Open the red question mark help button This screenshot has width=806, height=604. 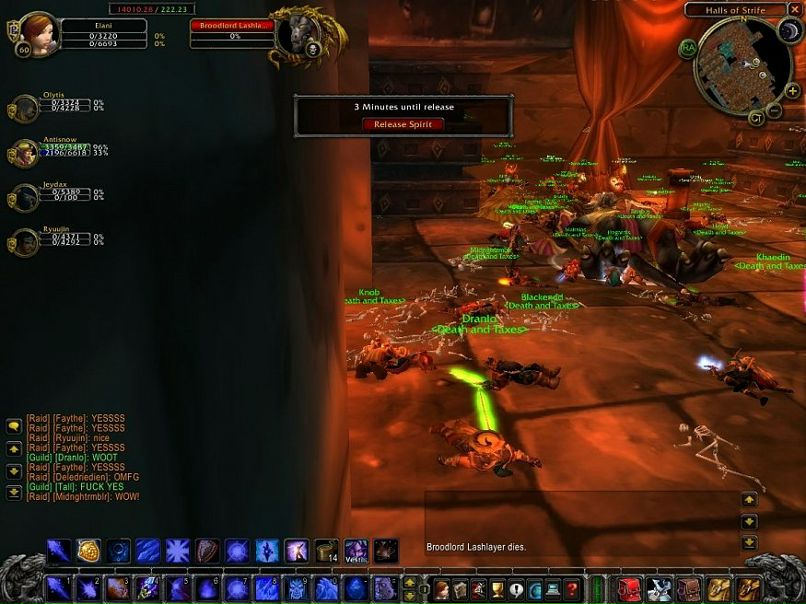pyautogui.click(x=571, y=589)
